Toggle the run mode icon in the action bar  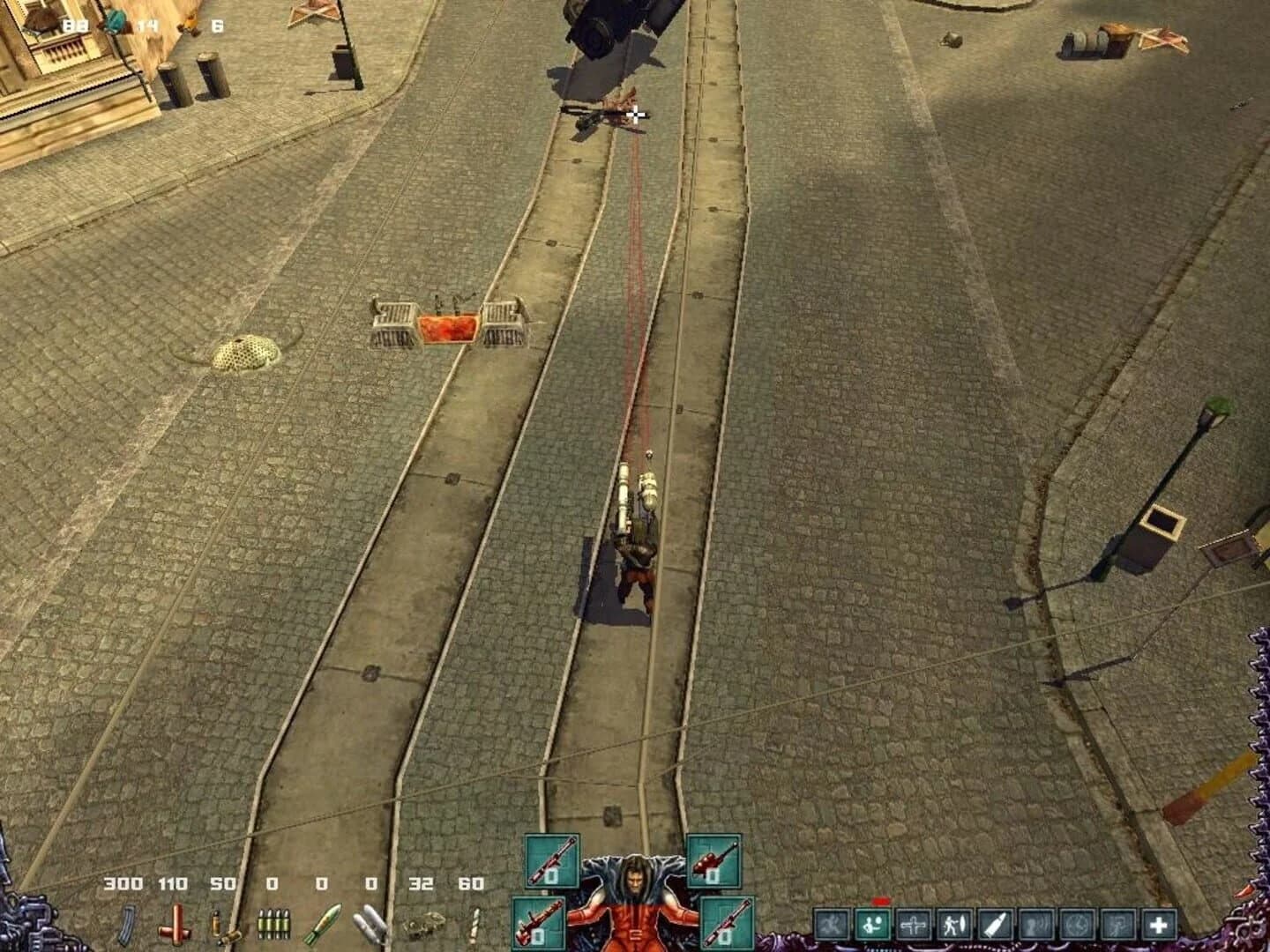831,925
